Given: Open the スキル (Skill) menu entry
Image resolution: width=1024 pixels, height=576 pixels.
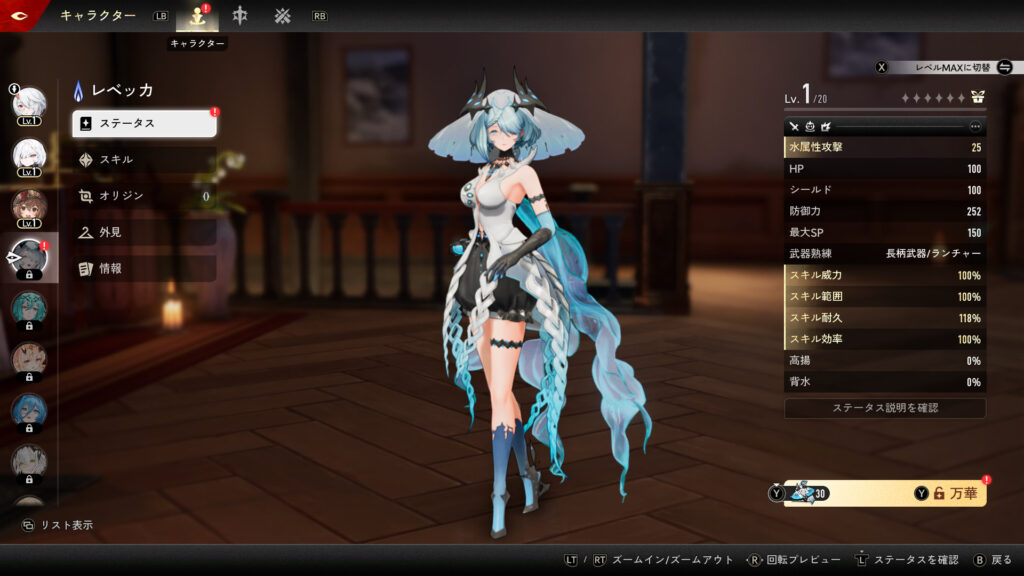Looking at the screenshot, I should 144,159.
